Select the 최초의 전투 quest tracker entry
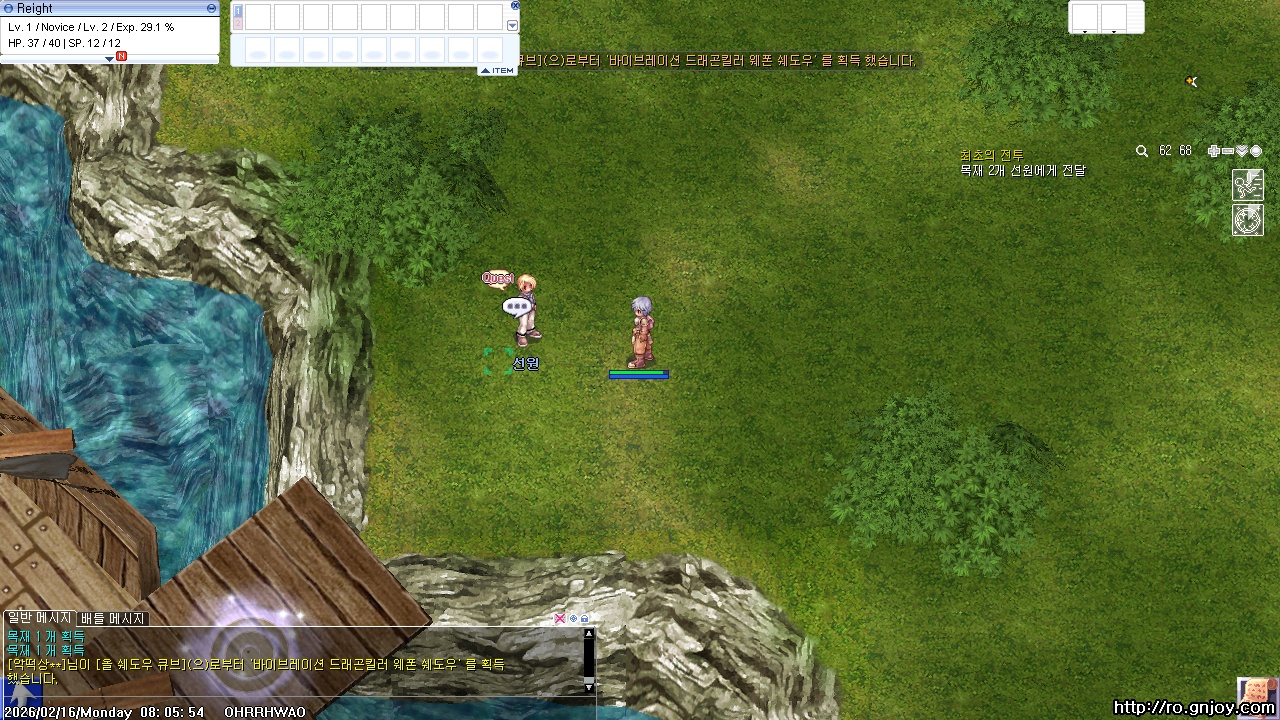 991,155
